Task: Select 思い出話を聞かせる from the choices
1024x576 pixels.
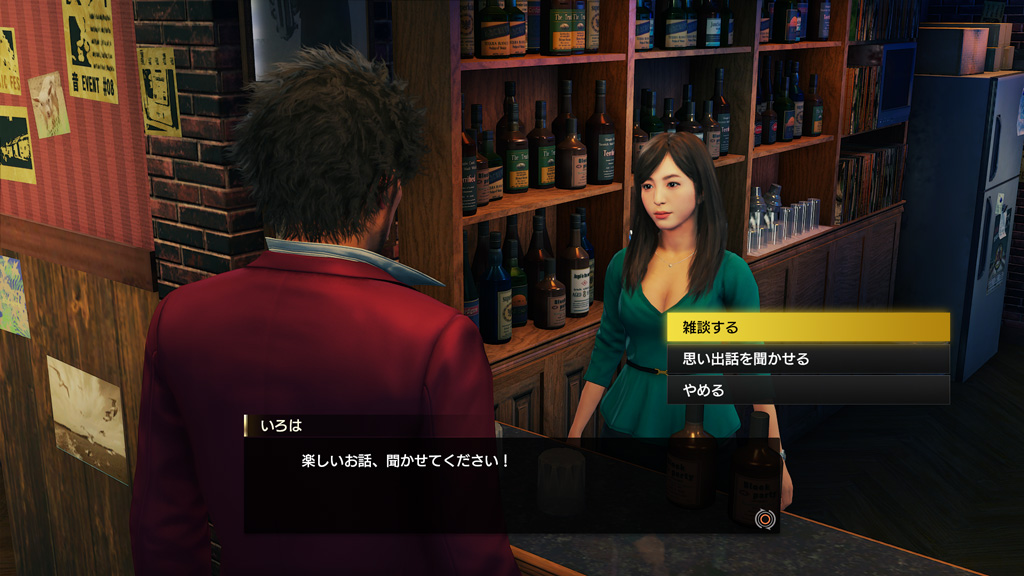Action: point(808,358)
